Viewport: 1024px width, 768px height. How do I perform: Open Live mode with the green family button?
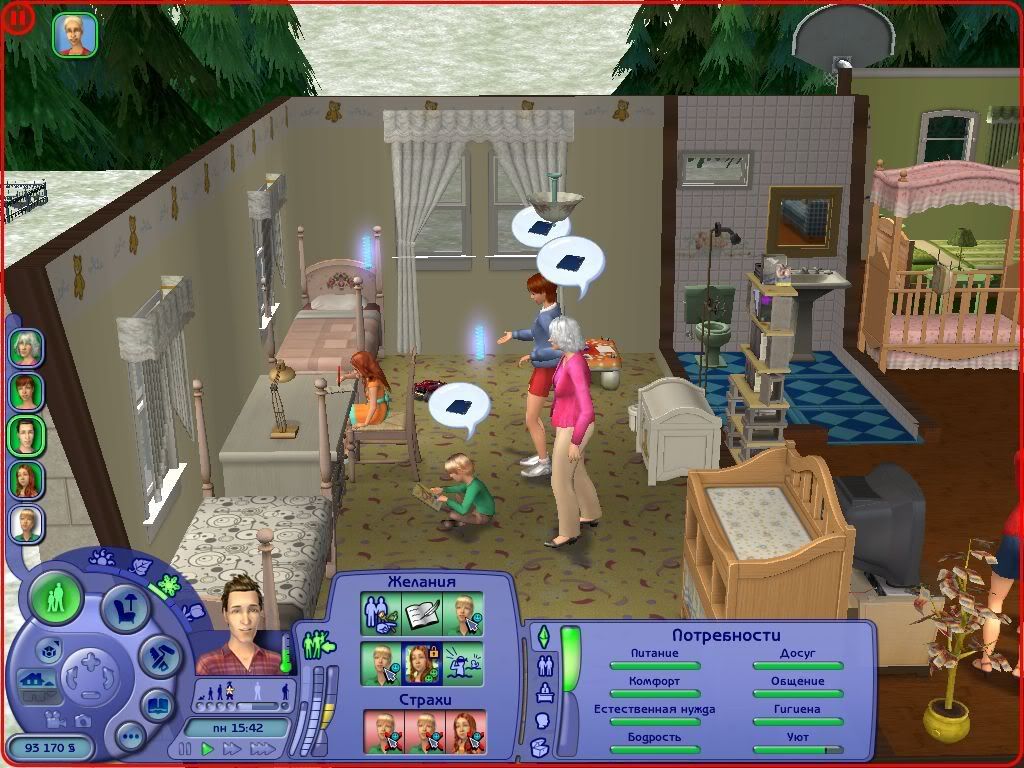pos(56,600)
